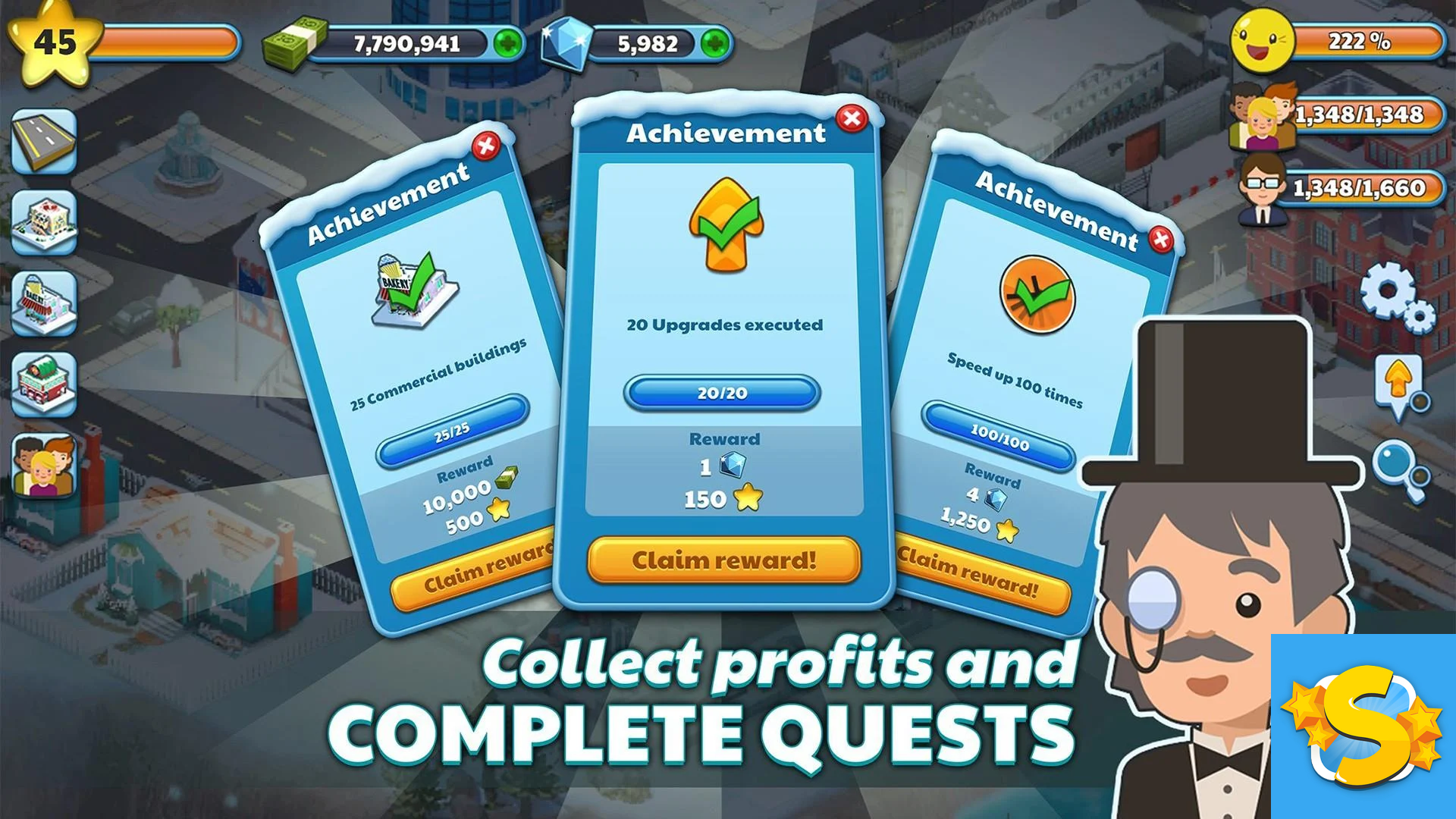Claim the 20 Upgrades executed reward
Image resolution: width=1456 pixels, height=819 pixels.
point(723,560)
